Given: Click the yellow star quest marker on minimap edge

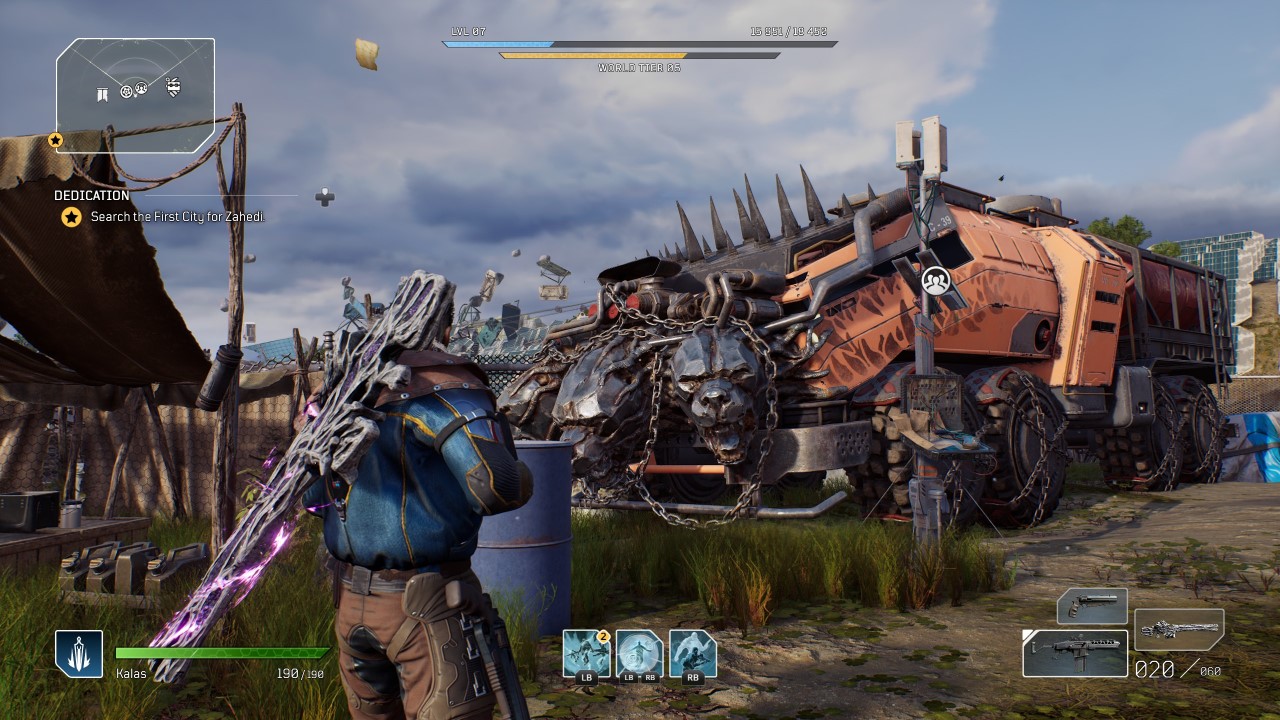Looking at the screenshot, I should tap(56, 140).
